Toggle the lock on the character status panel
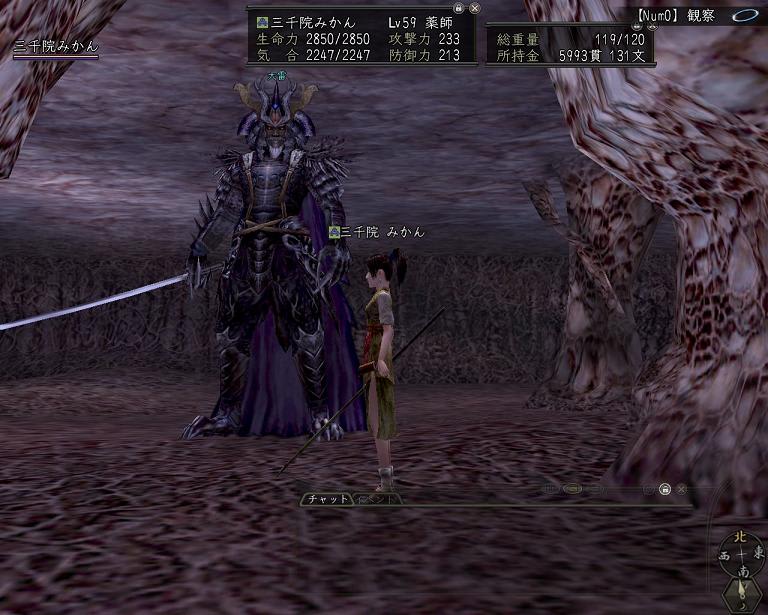 pyautogui.click(x=459, y=7)
